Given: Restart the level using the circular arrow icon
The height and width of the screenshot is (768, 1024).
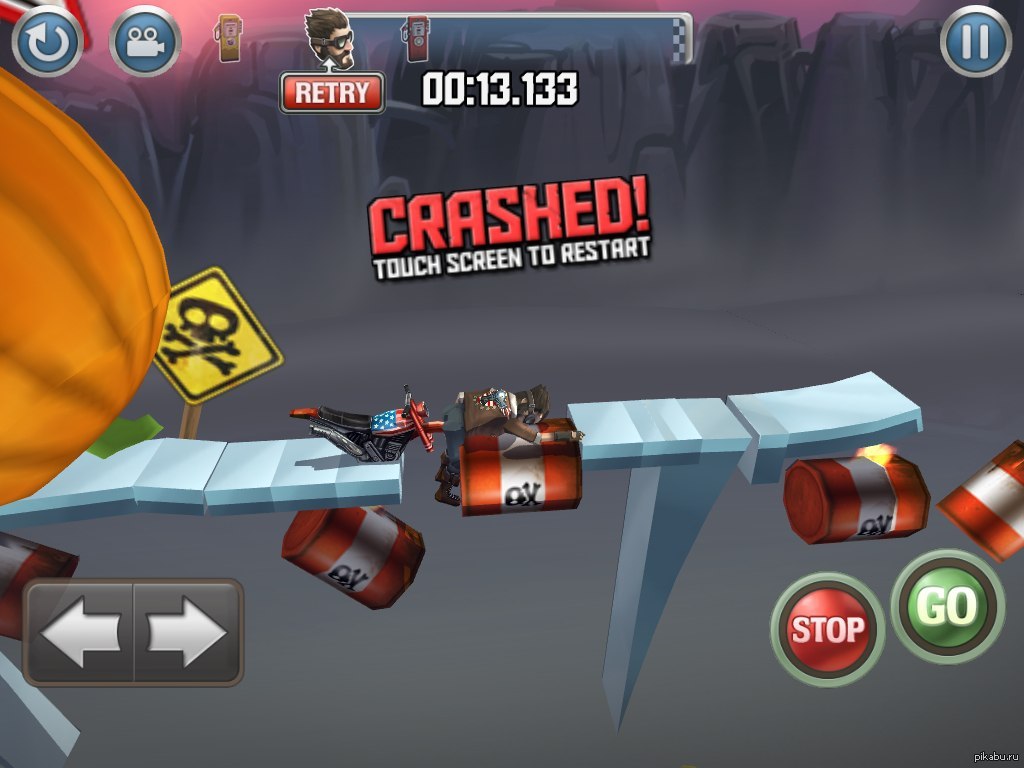Looking at the screenshot, I should tap(47, 41).
